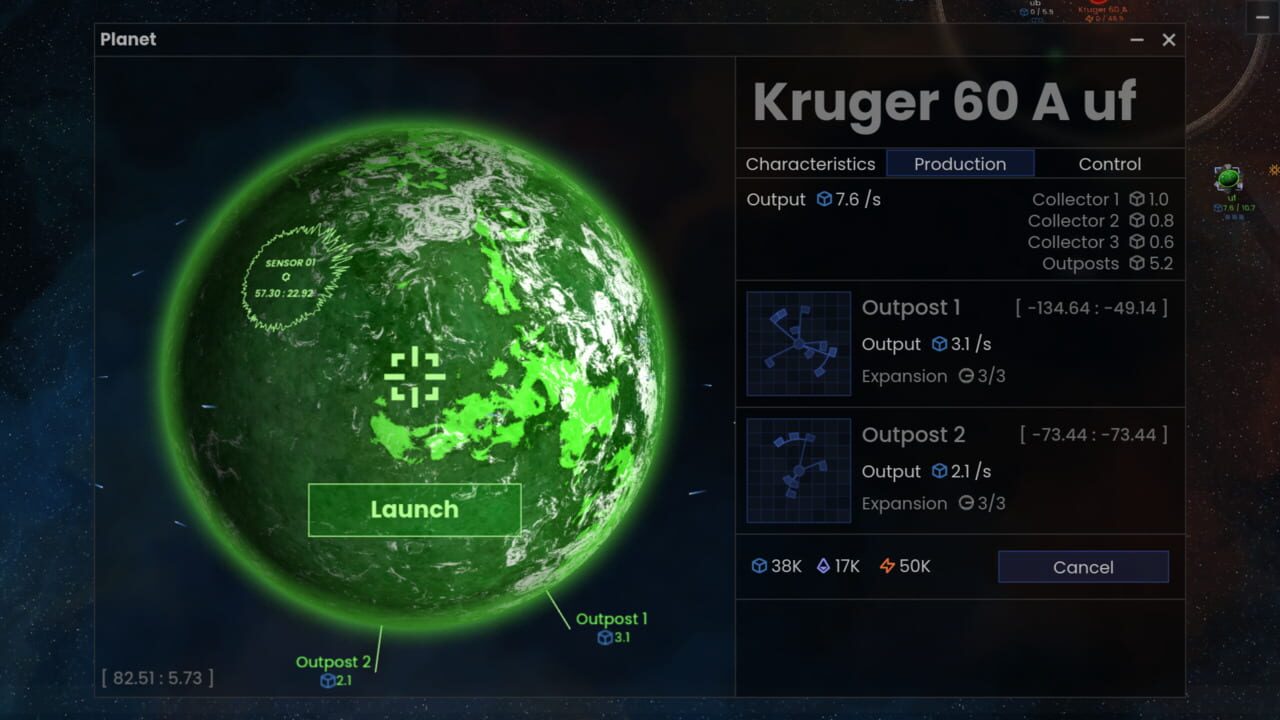Select the cube icon beside Collector 1 output
This screenshot has width=1280, height=720.
(x=1138, y=199)
